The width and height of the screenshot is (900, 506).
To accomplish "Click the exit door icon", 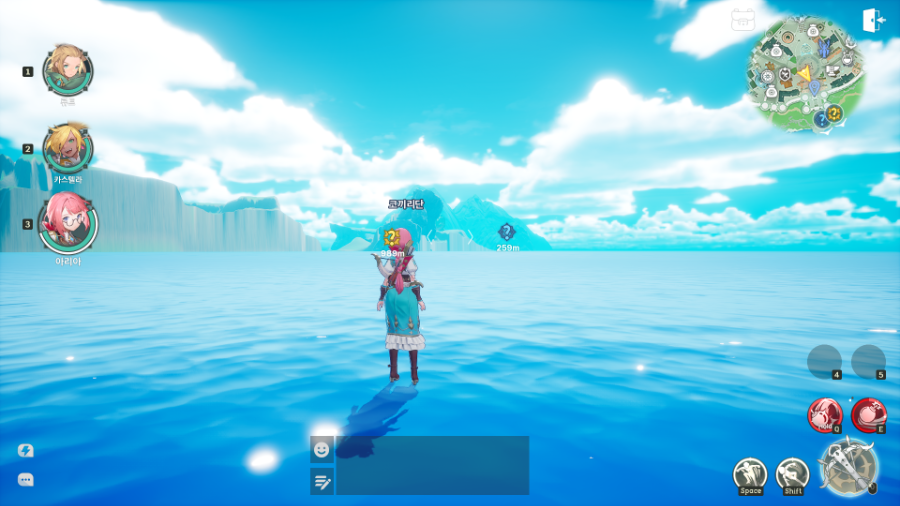I will tap(873, 21).
